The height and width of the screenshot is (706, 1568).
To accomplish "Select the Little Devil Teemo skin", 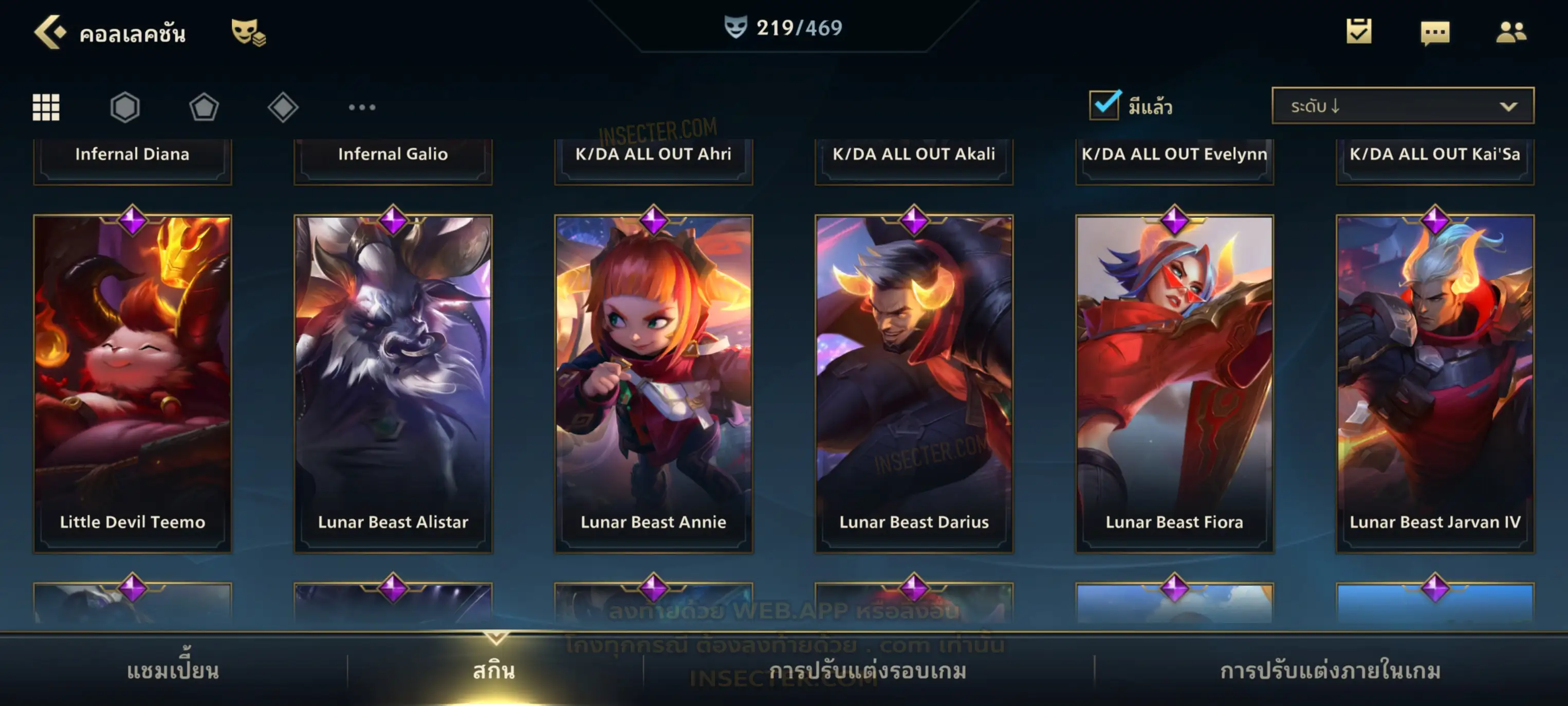I will [x=133, y=384].
